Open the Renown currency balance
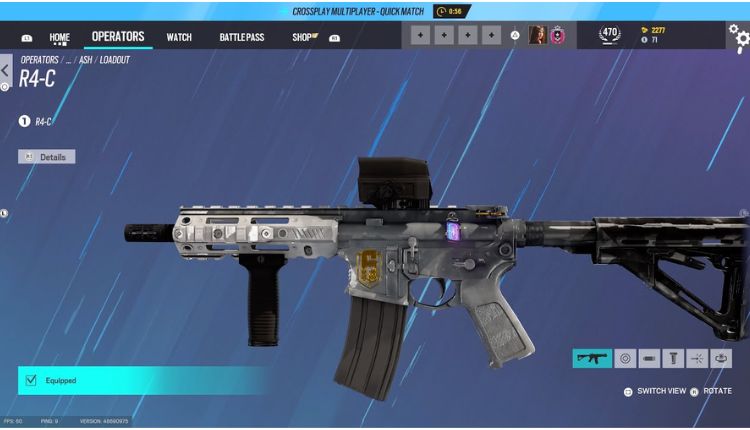This screenshot has height=430, width=750. (652, 30)
